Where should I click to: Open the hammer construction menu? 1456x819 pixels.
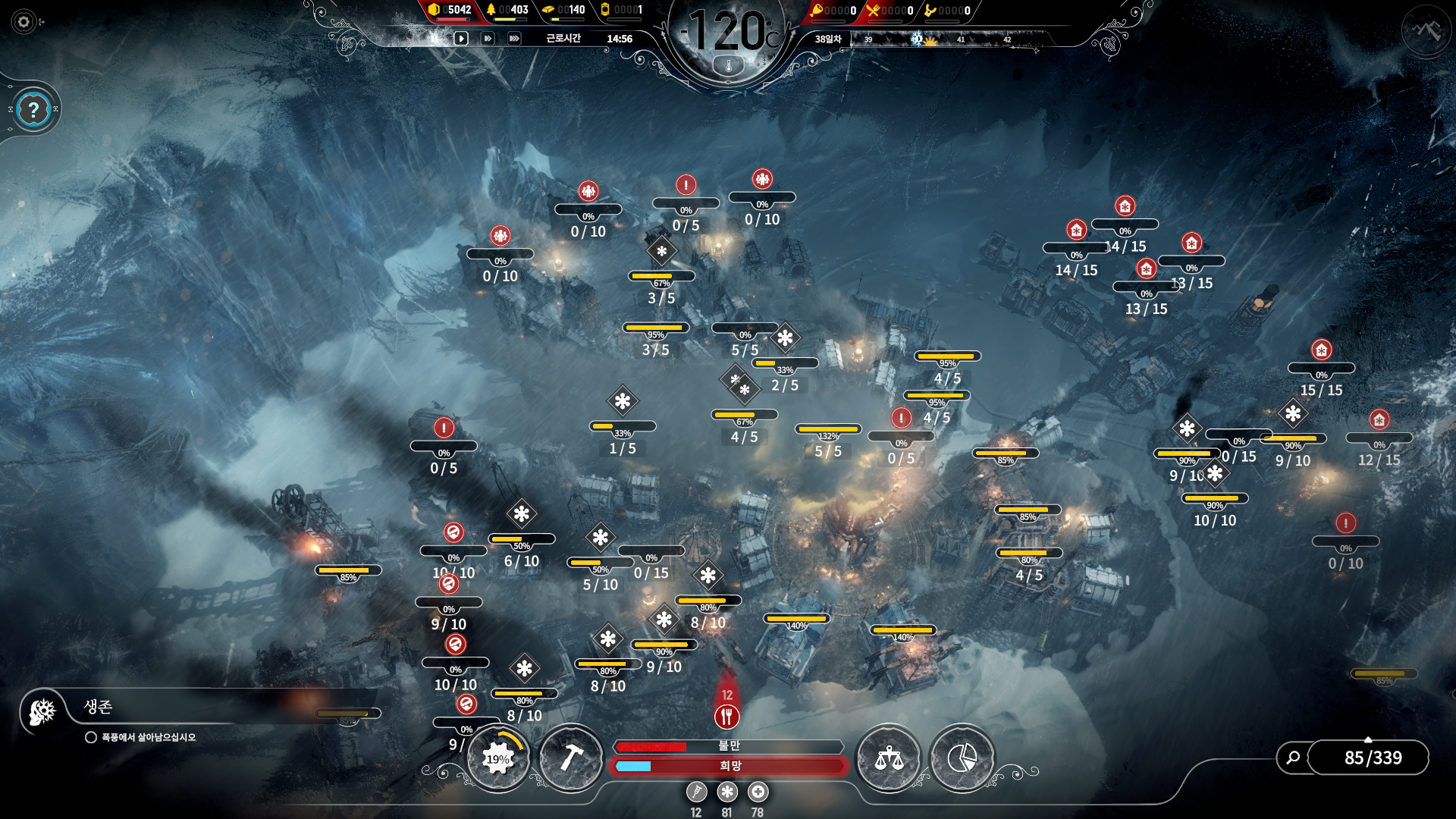pos(571,758)
